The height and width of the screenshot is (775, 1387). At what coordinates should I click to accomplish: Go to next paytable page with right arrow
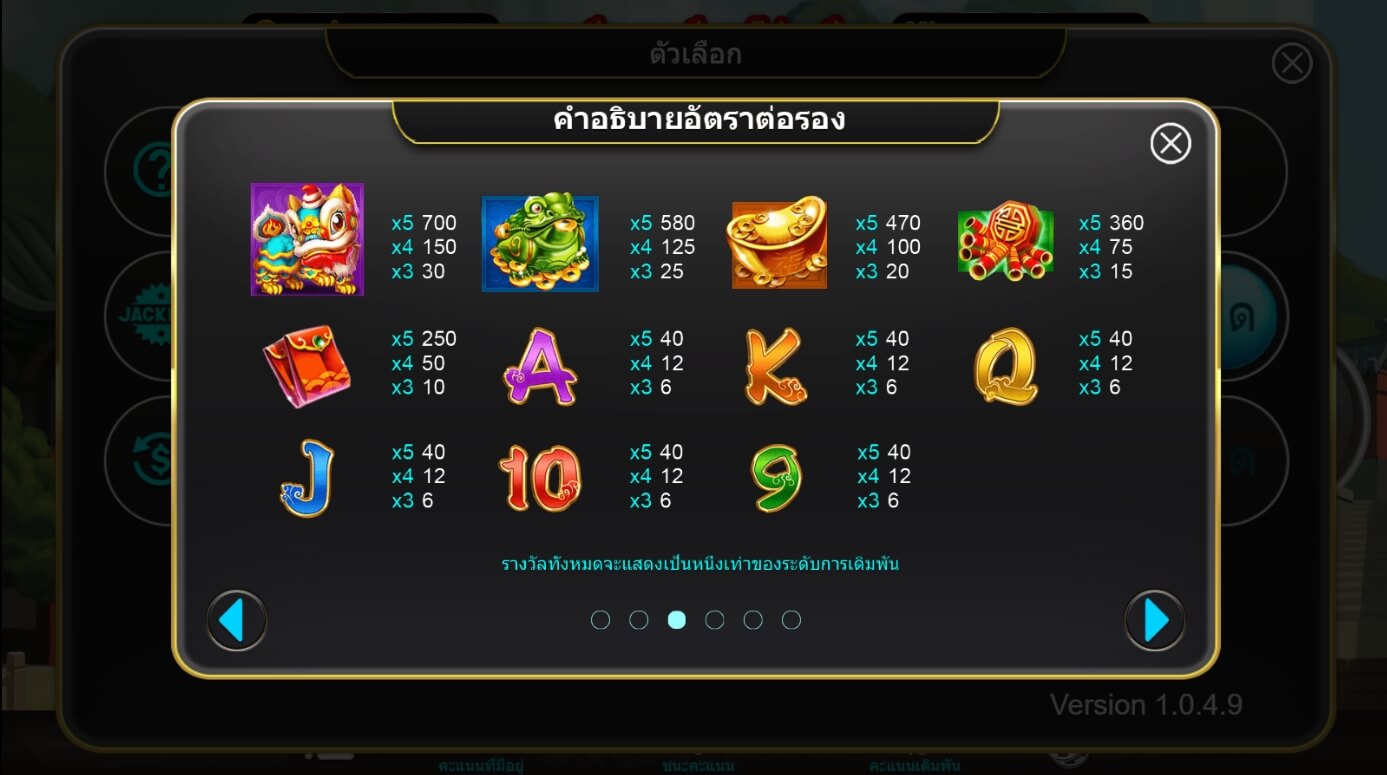(1154, 620)
